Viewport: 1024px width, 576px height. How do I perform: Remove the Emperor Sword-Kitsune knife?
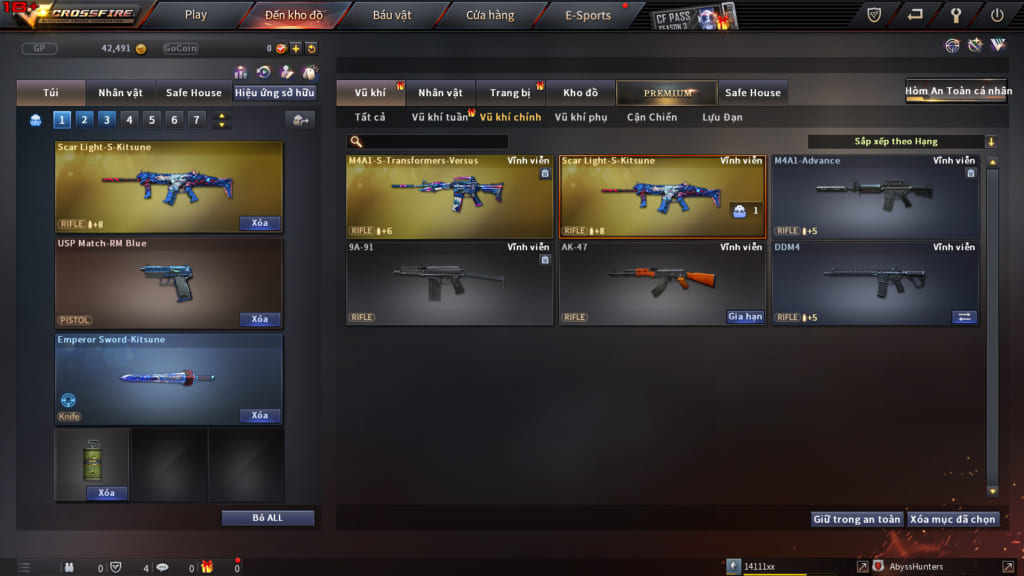coord(260,416)
